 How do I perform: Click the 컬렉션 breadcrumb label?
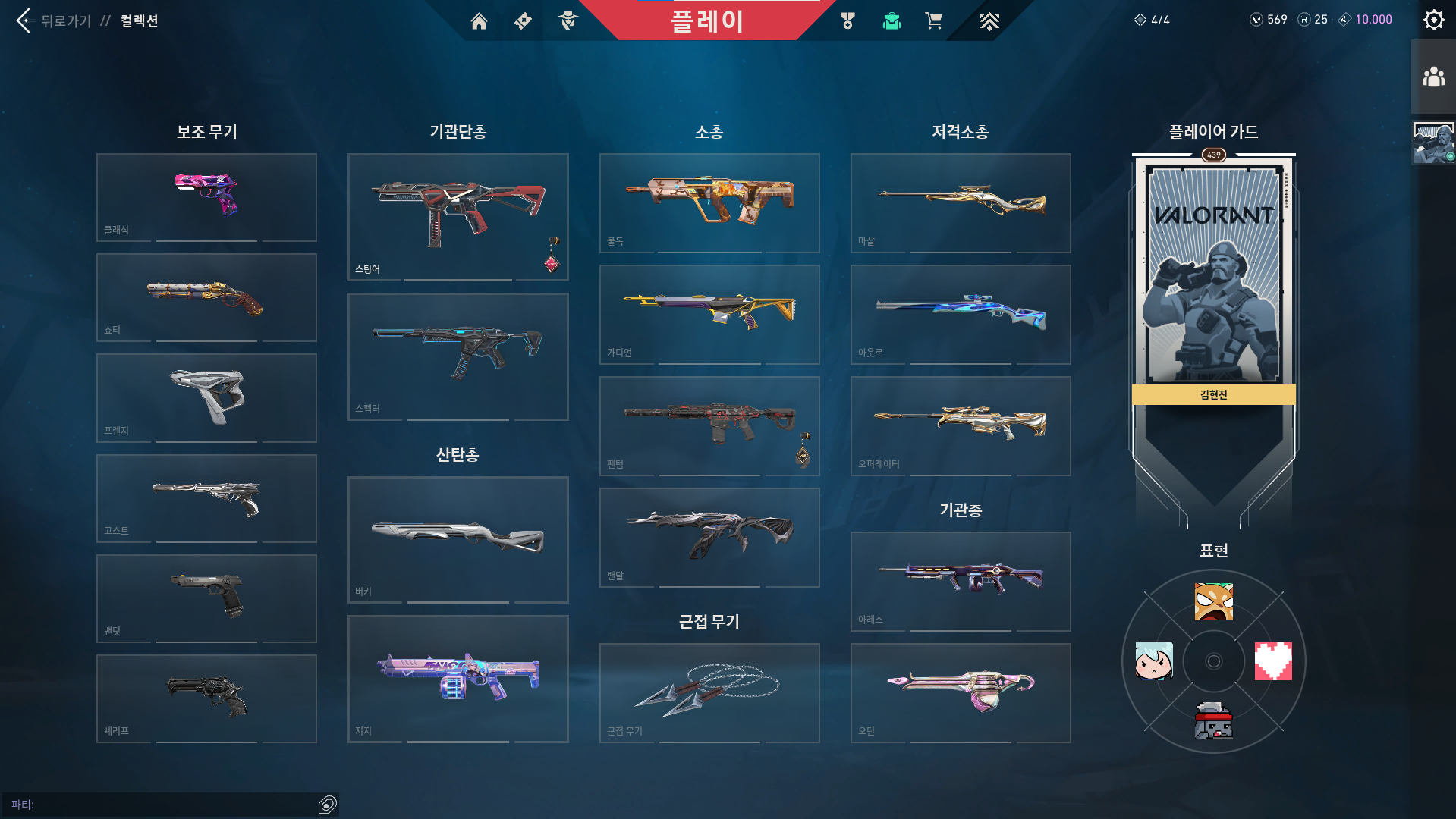coord(138,21)
